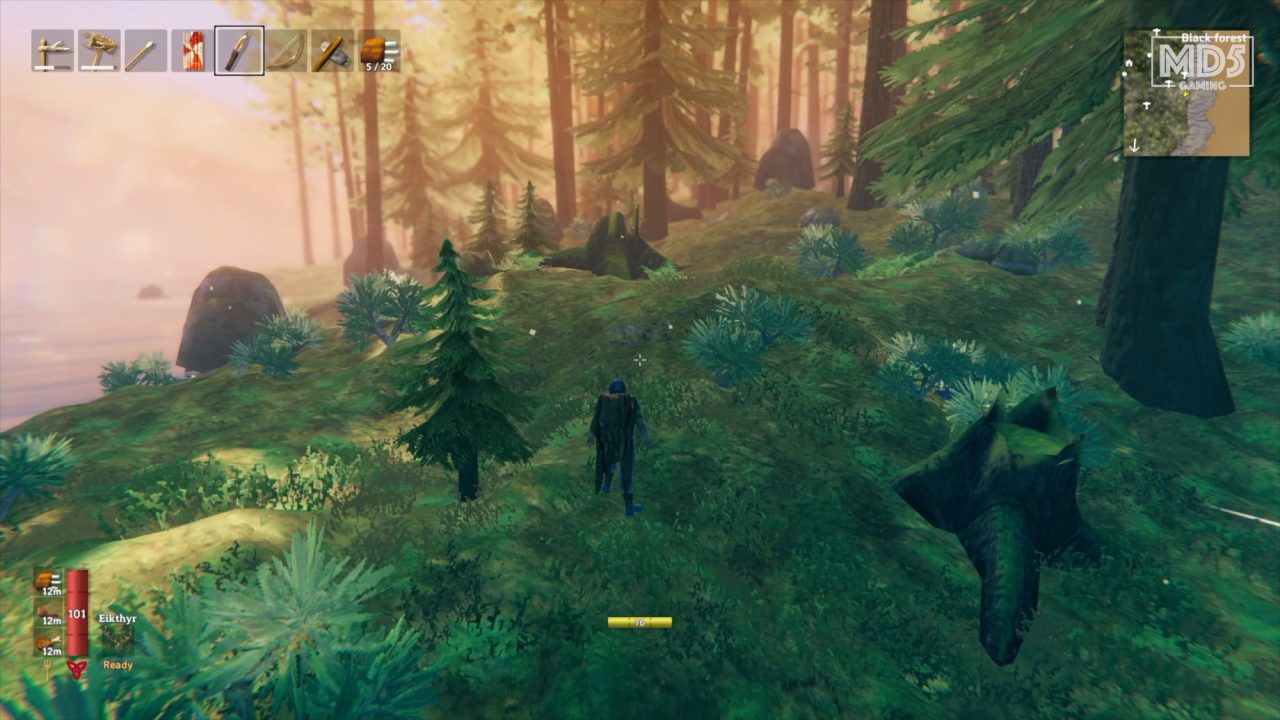Screen dimensions: 1280x720
Task: Click the yellow stamina bar showing 76
Action: (639, 620)
